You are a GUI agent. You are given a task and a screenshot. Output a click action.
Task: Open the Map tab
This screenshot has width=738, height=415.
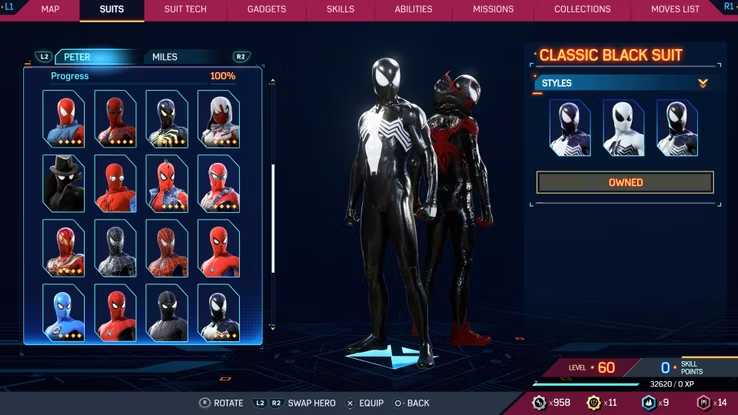[x=50, y=9]
